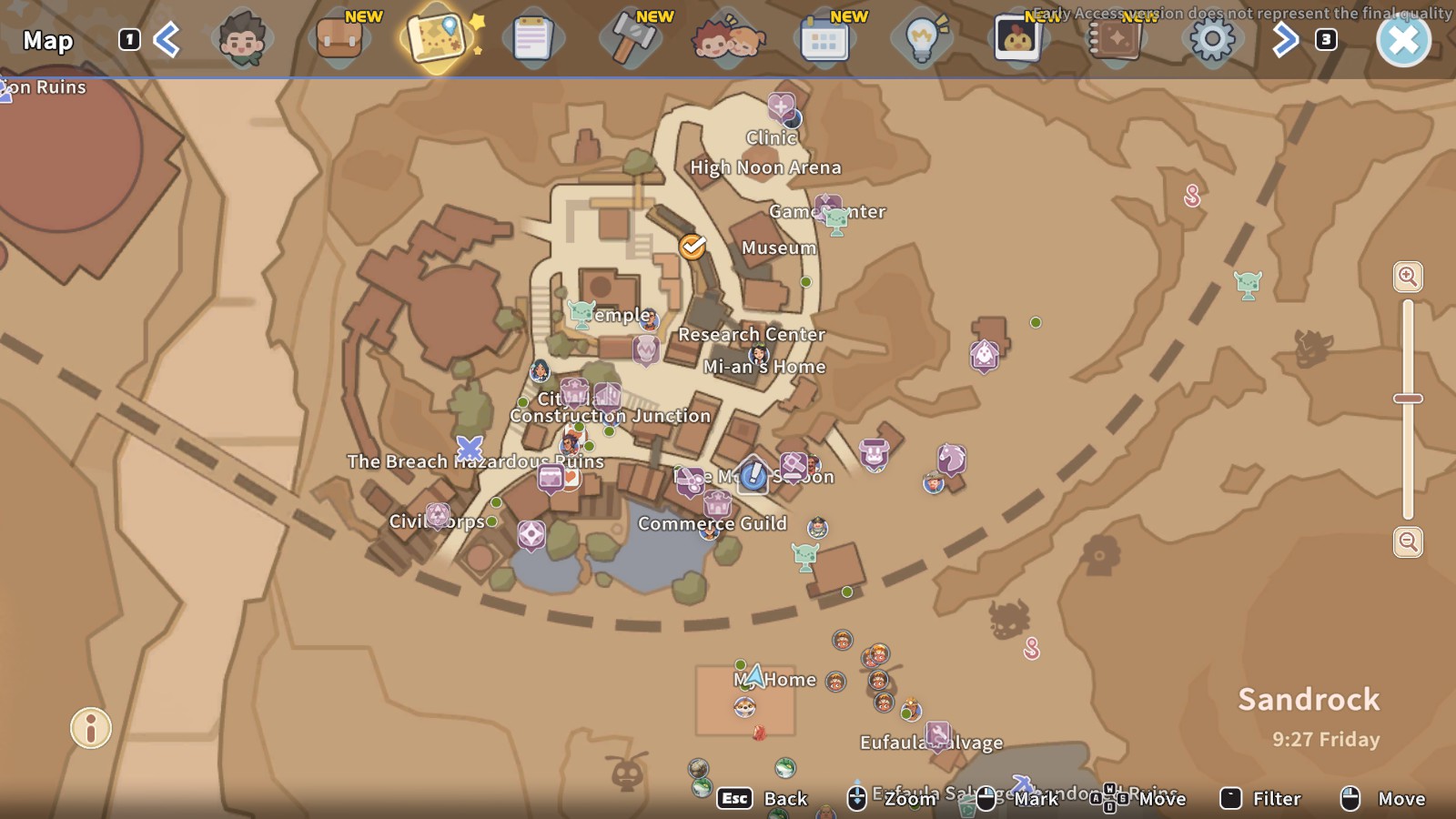Open the knowledge lightbulb panel
The image size is (1456, 819).
923,41
